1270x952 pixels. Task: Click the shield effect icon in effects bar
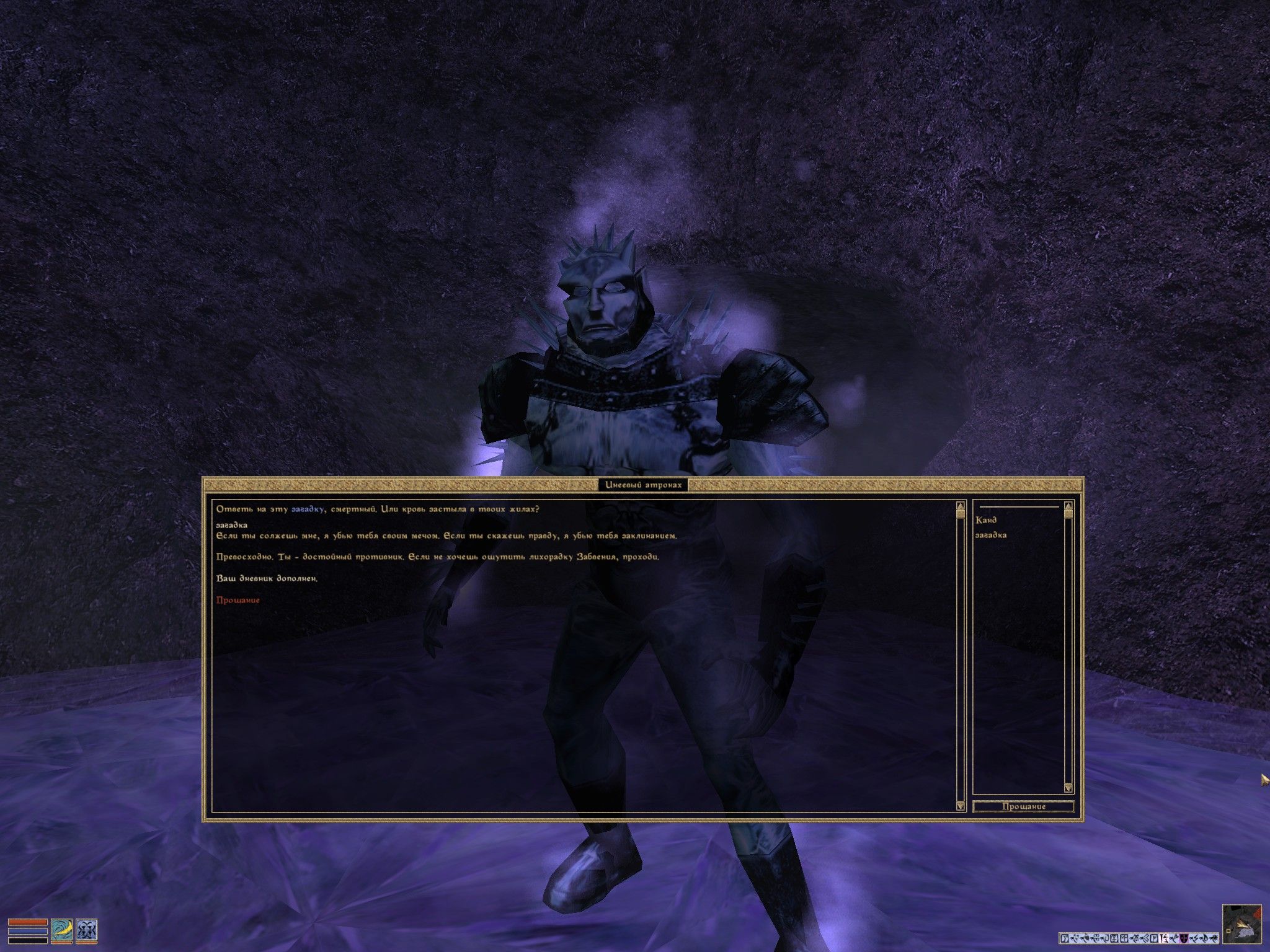pyautogui.click(x=1184, y=938)
